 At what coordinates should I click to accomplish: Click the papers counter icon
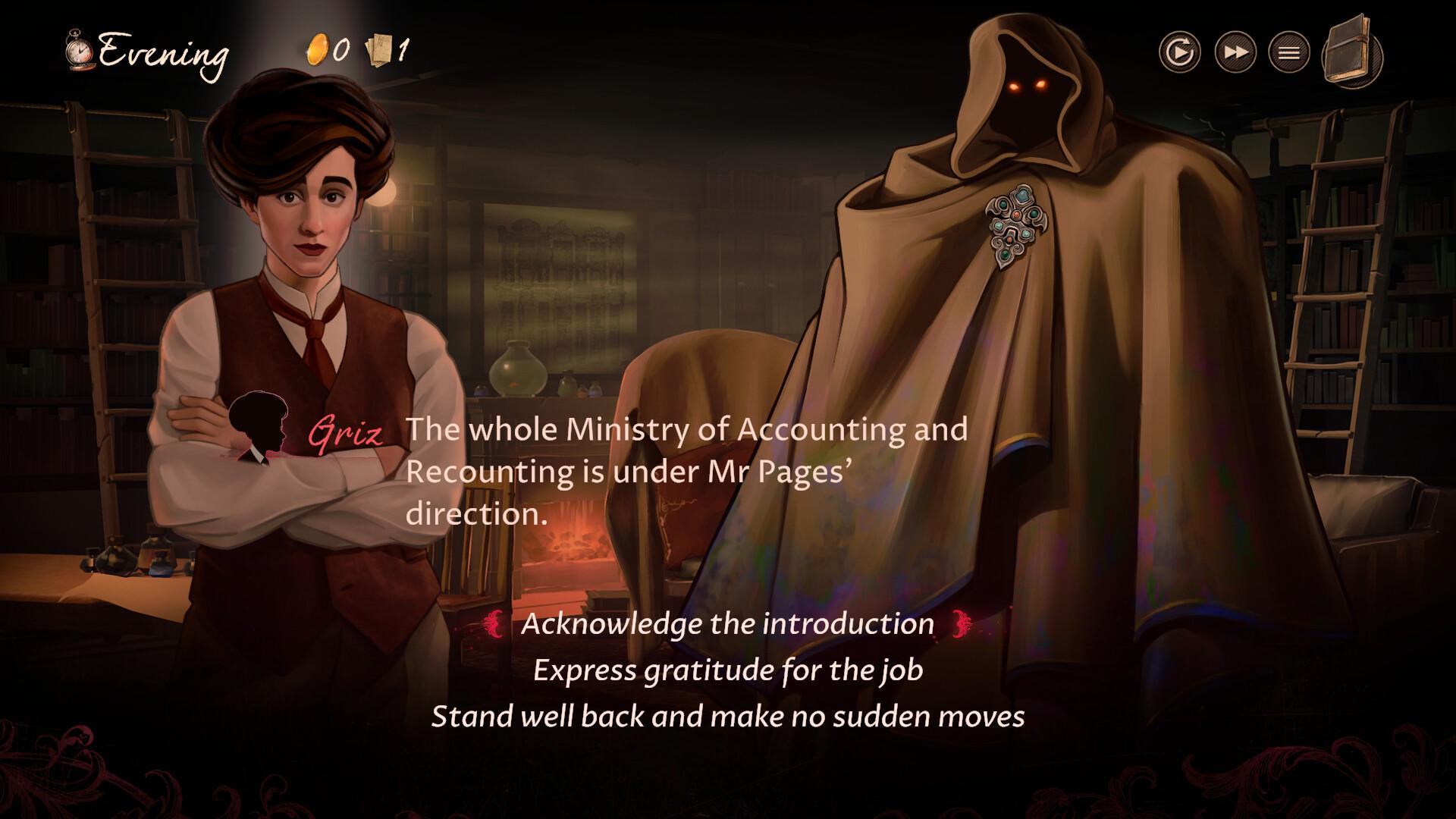(377, 49)
